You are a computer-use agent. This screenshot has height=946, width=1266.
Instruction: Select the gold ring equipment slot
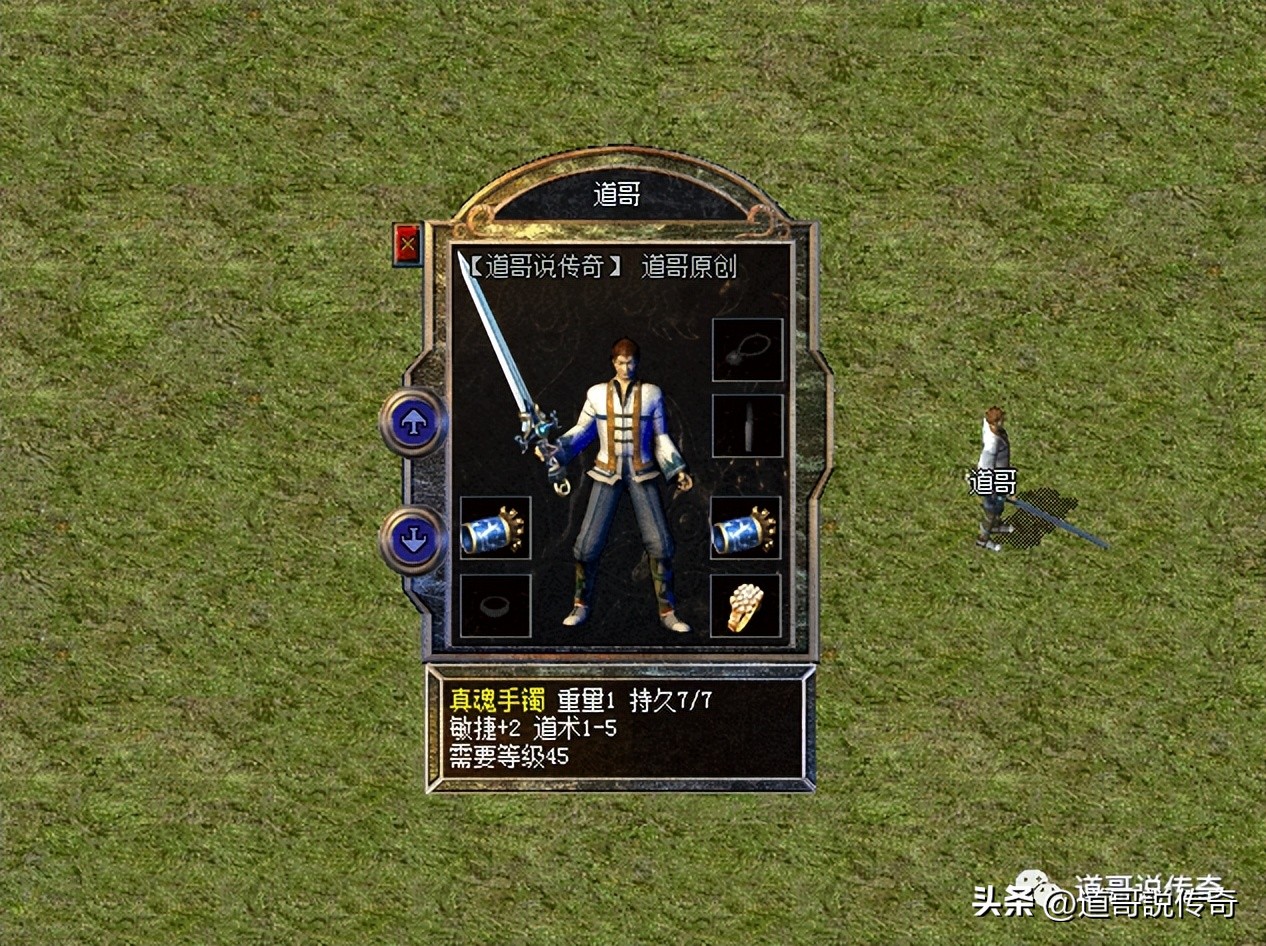click(746, 606)
